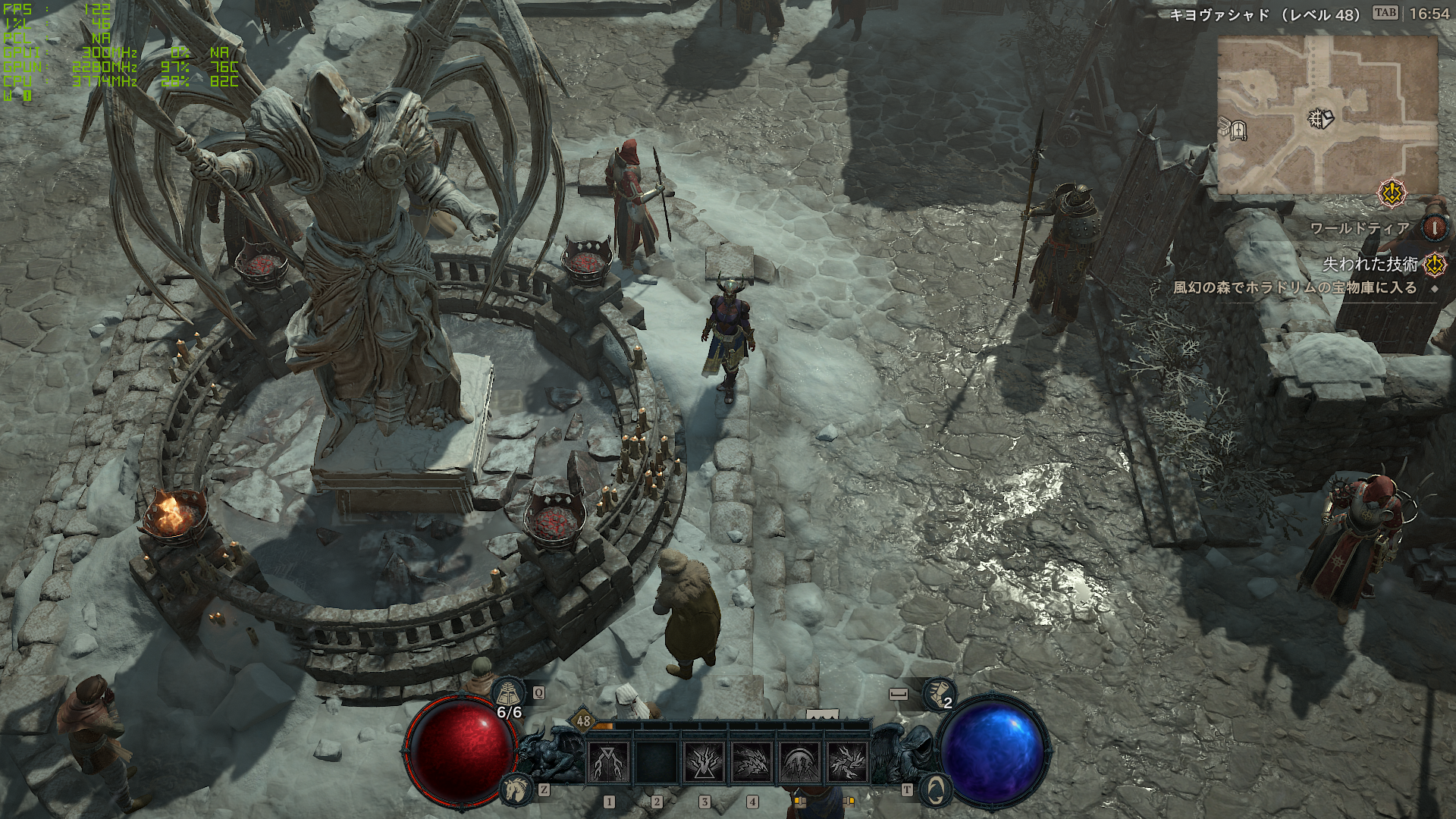
Task: Activate the first skill with forked lightning
Action: click(x=608, y=761)
